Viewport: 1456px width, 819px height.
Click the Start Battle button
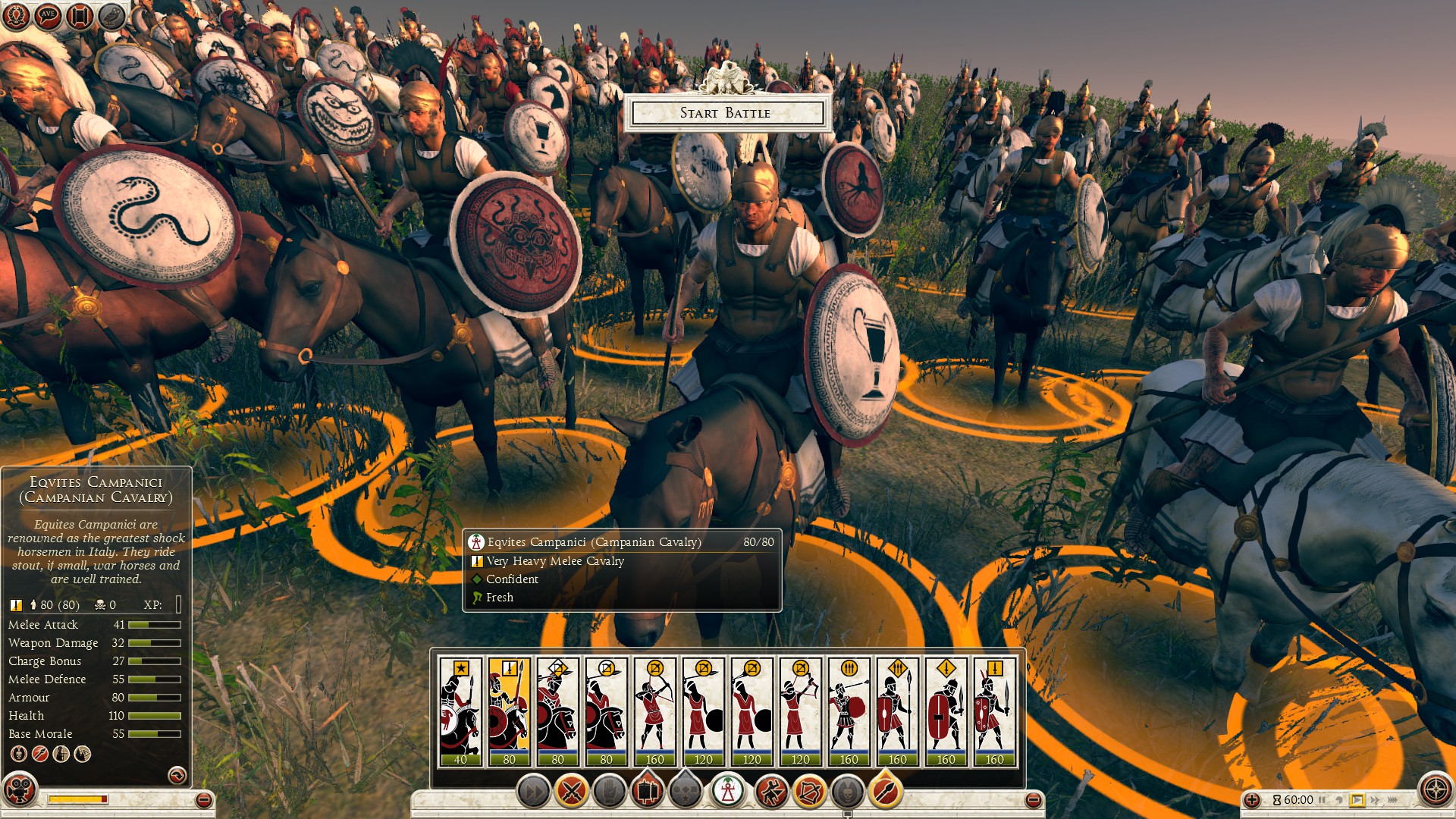[x=726, y=113]
